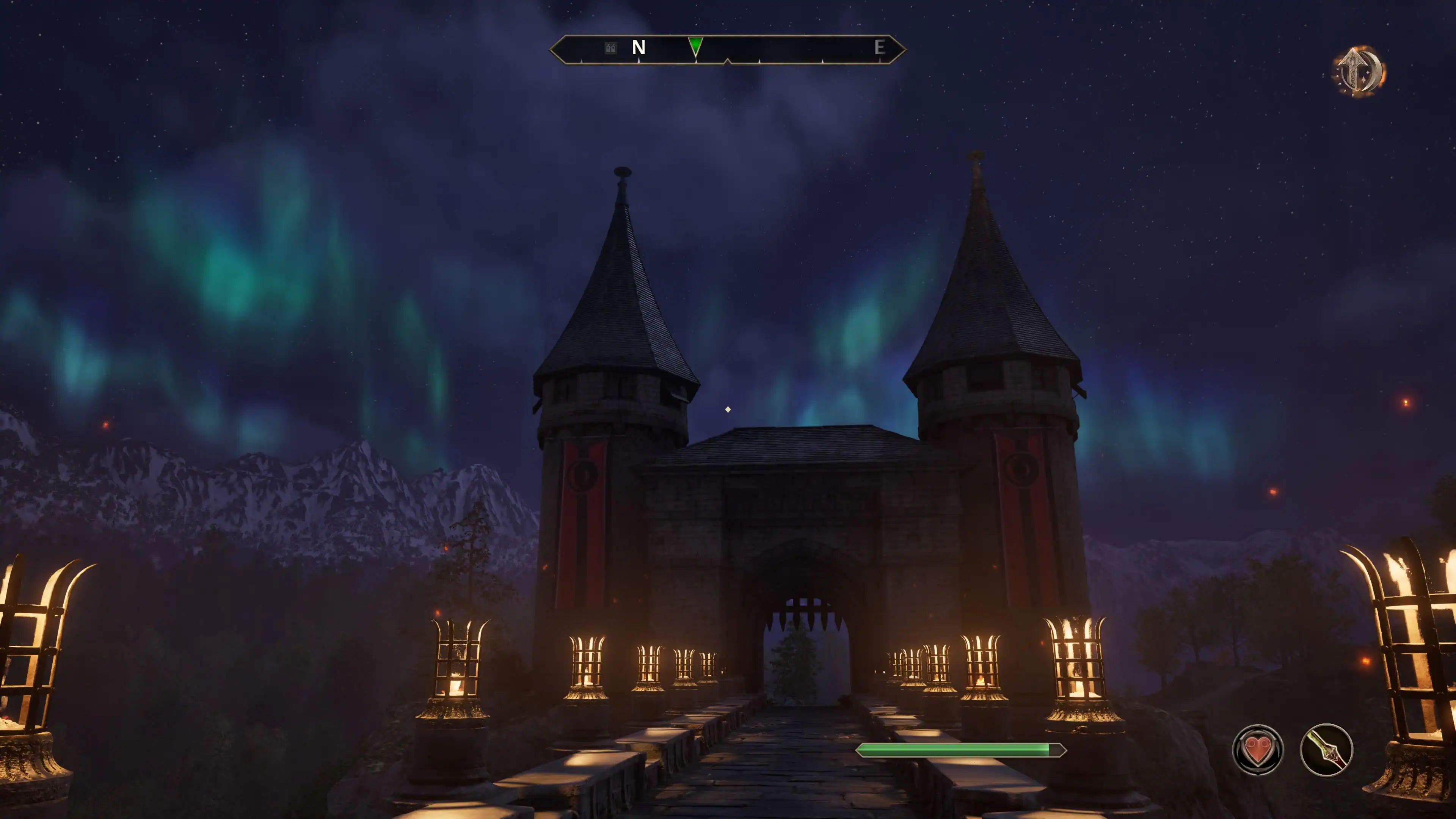Select the grey location marker on compass
The image size is (1456, 819).
[x=610, y=48]
